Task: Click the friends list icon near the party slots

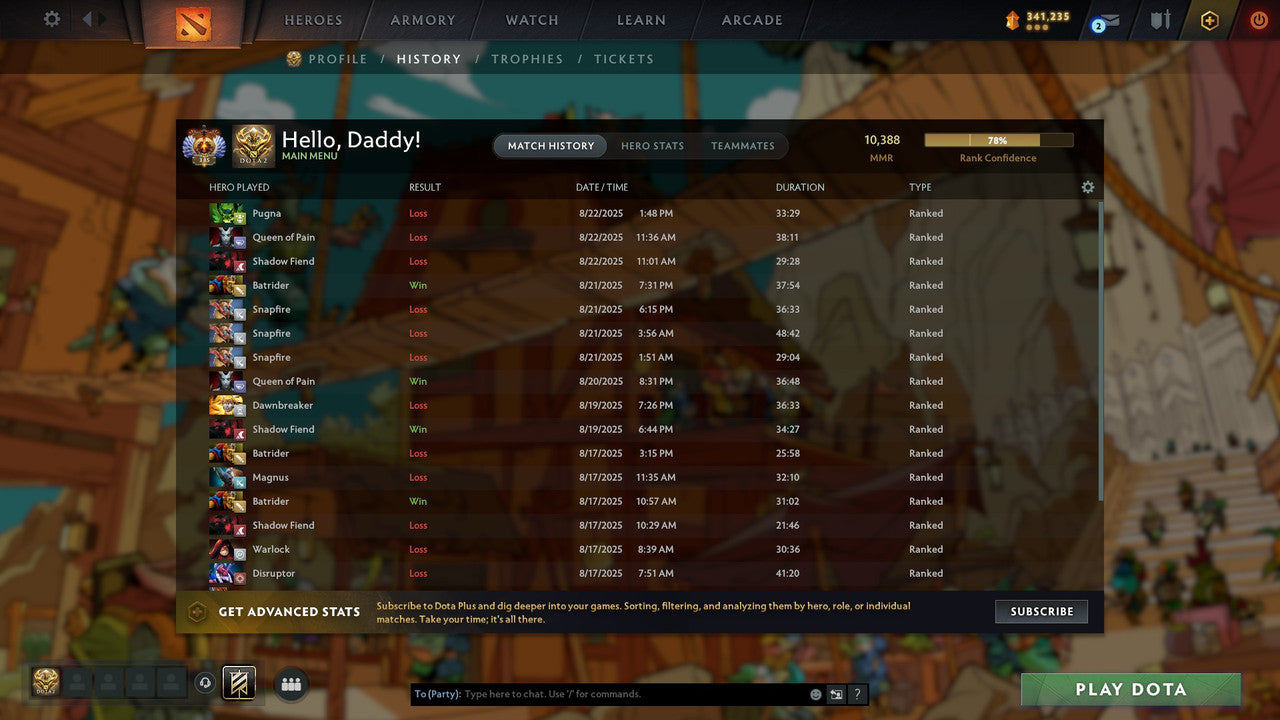Action: [x=291, y=684]
